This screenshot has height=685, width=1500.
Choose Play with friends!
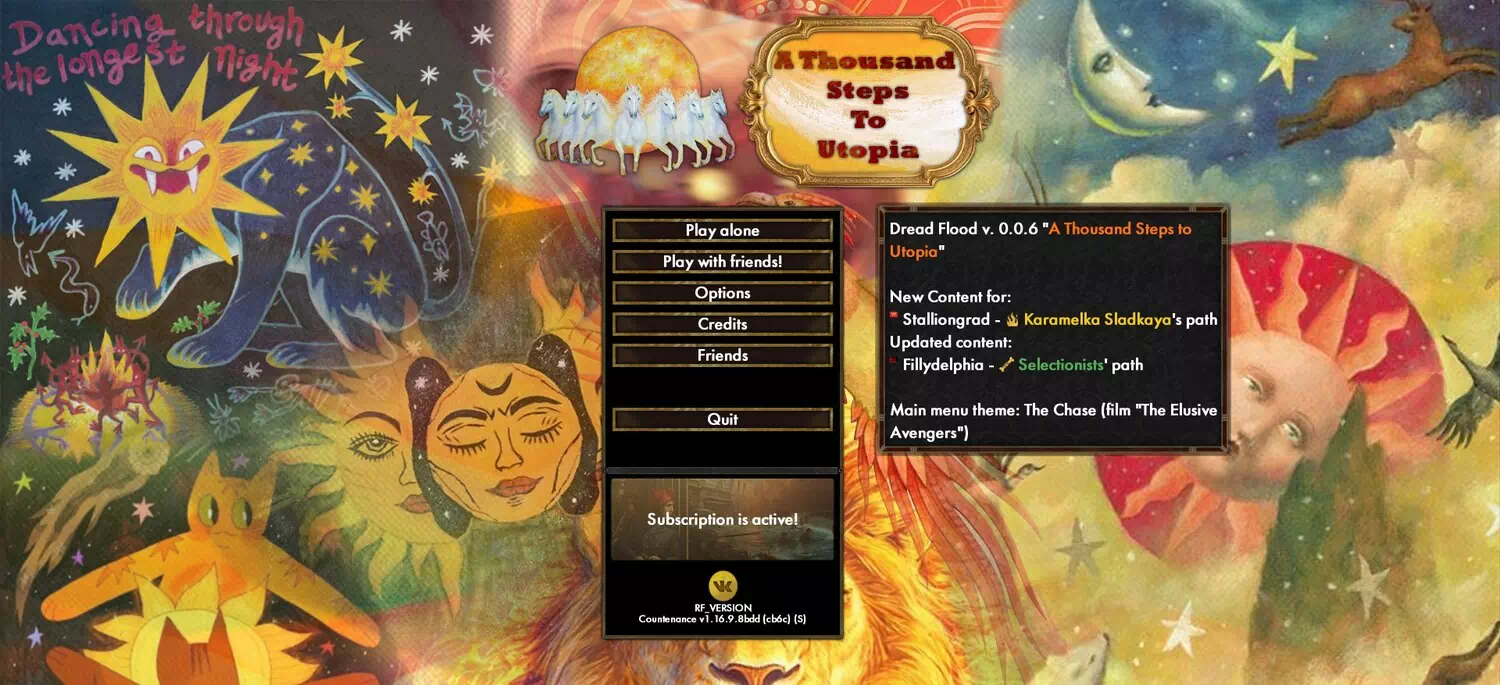[722, 262]
